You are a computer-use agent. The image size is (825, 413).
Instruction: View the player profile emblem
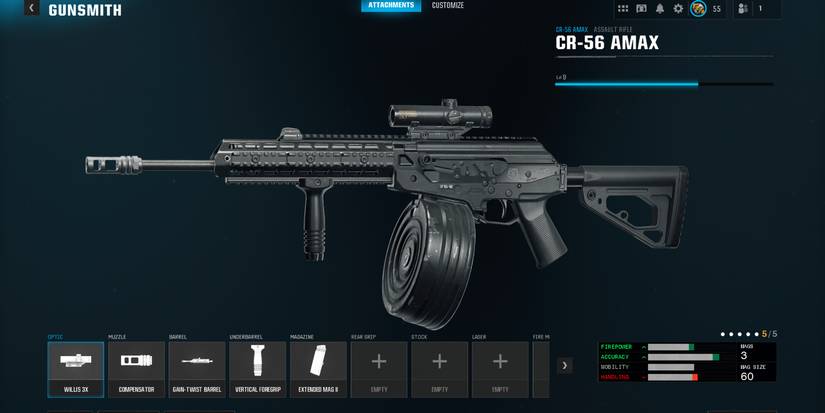[698, 9]
